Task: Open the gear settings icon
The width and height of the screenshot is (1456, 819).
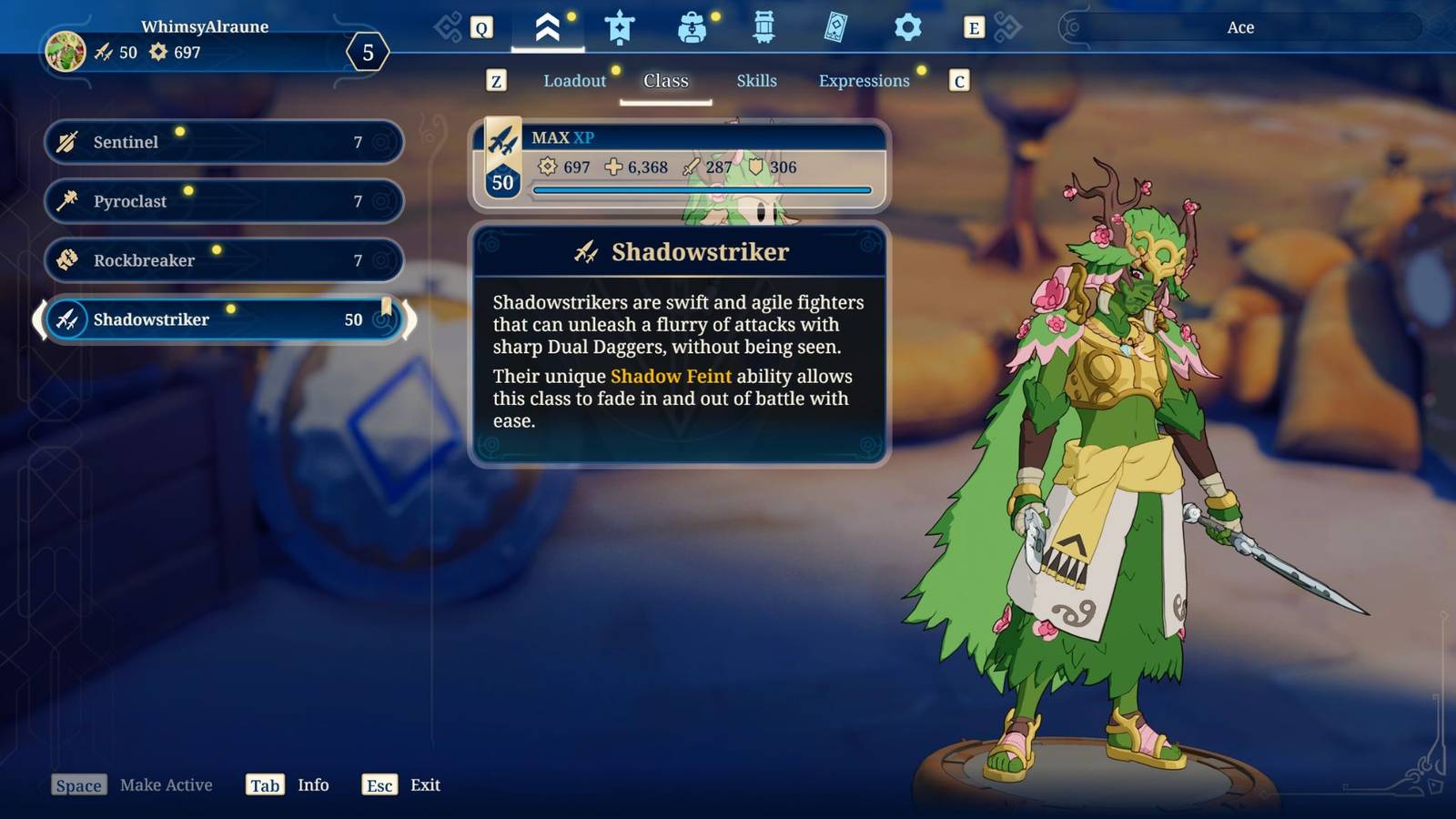Action: click(x=907, y=28)
